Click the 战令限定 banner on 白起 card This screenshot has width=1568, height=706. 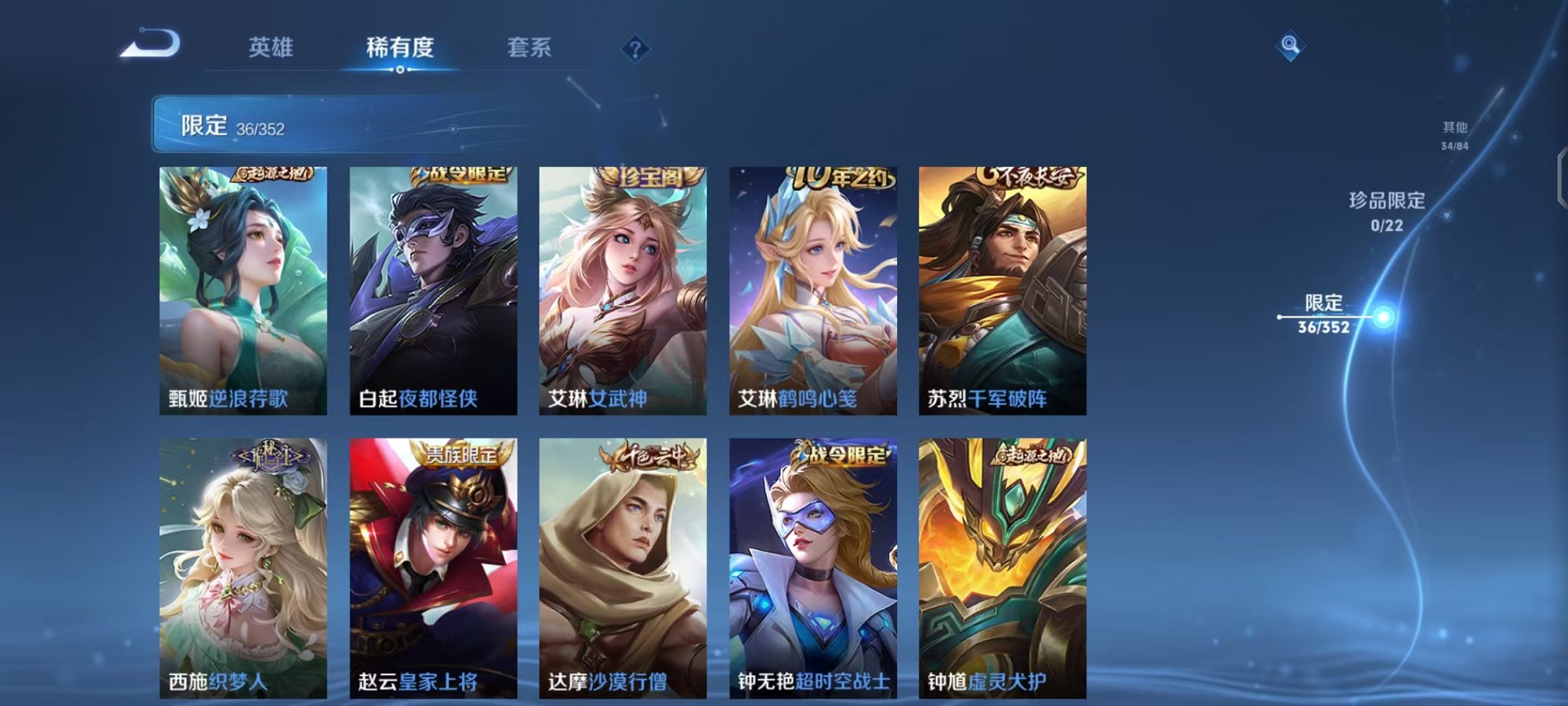461,175
